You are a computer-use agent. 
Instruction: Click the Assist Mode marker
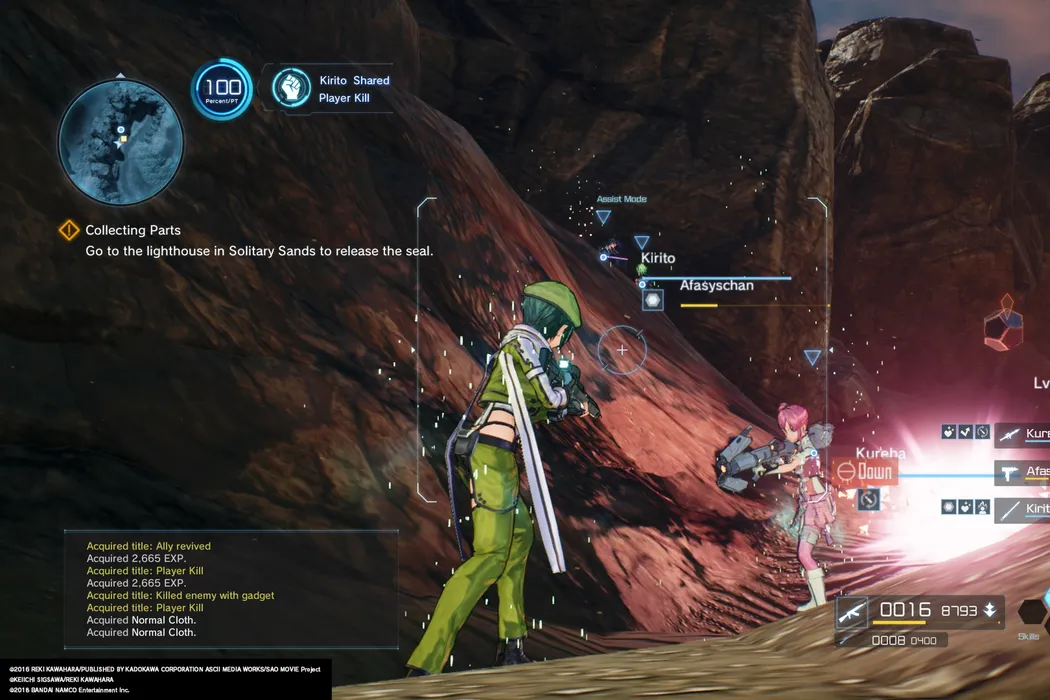point(621,200)
